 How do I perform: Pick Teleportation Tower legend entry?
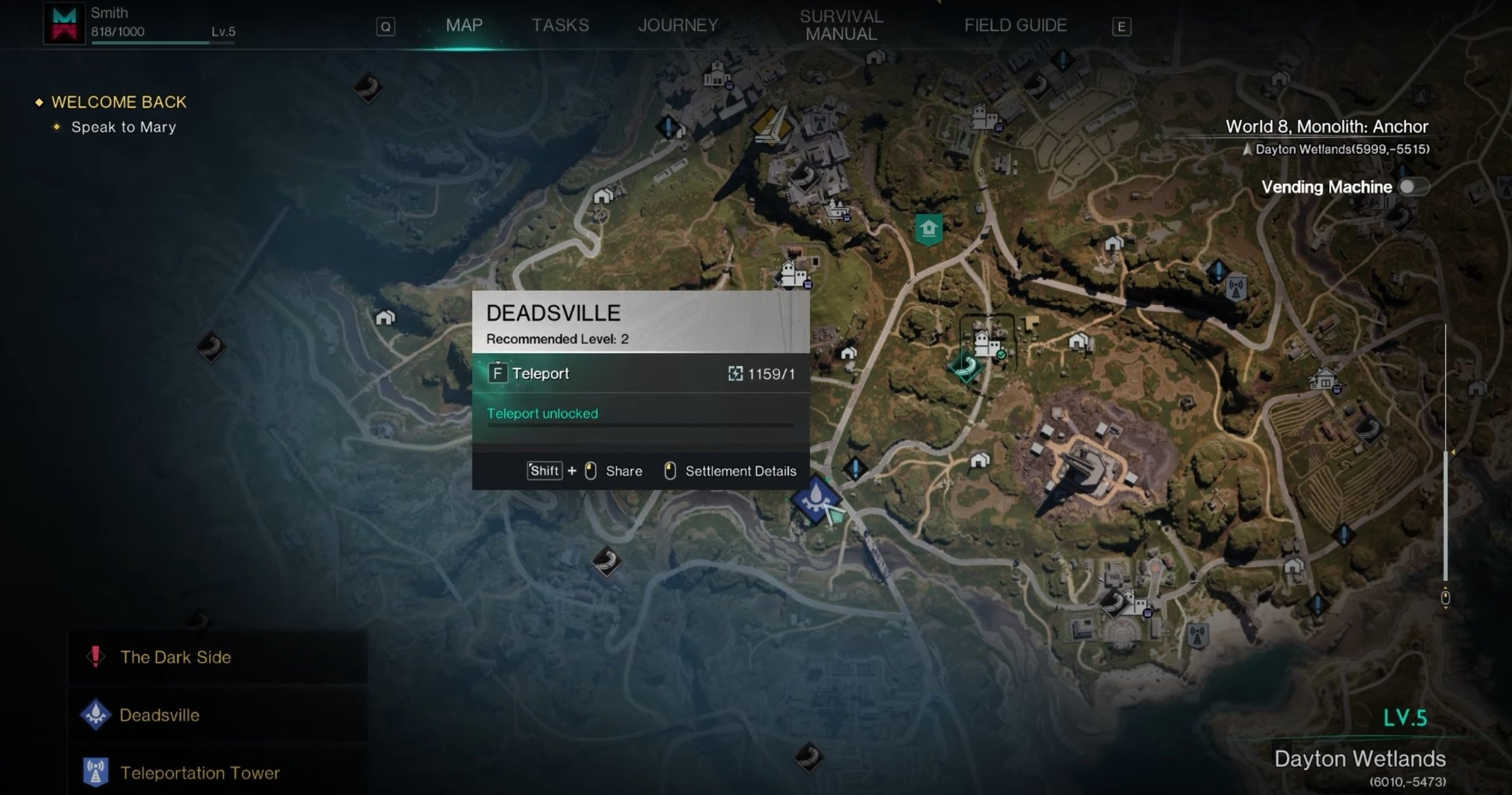200,773
